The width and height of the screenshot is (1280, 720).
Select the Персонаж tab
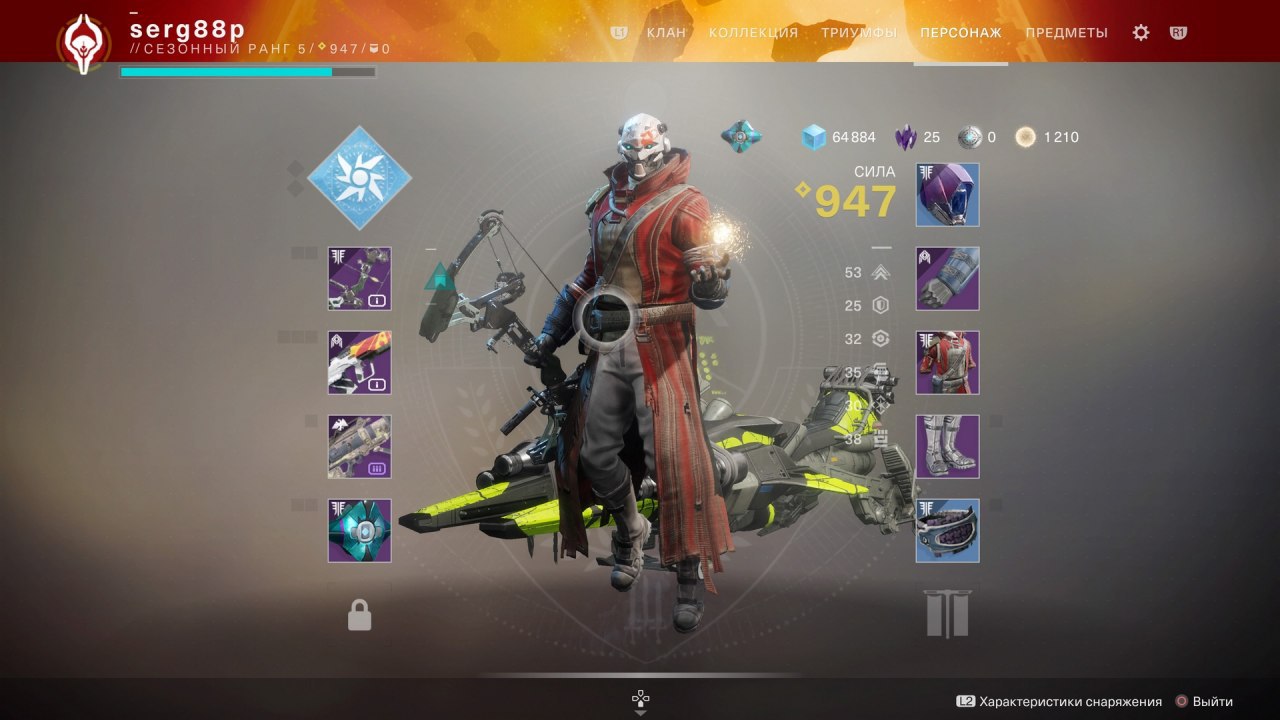click(x=960, y=33)
